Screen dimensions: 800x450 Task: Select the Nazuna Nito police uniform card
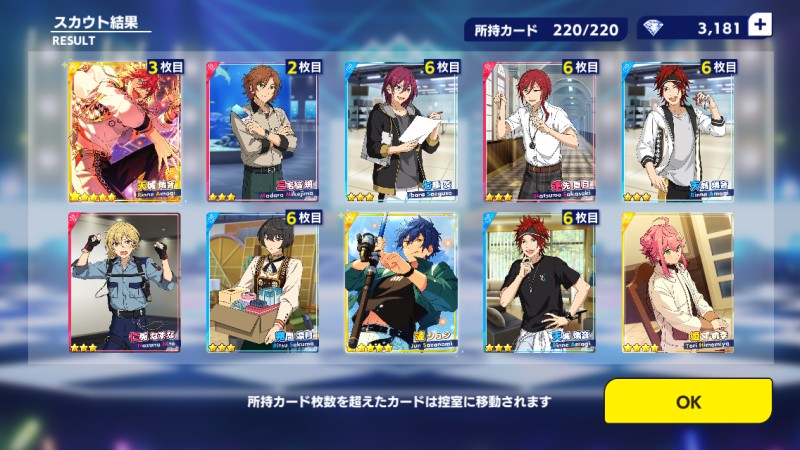(x=124, y=283)
